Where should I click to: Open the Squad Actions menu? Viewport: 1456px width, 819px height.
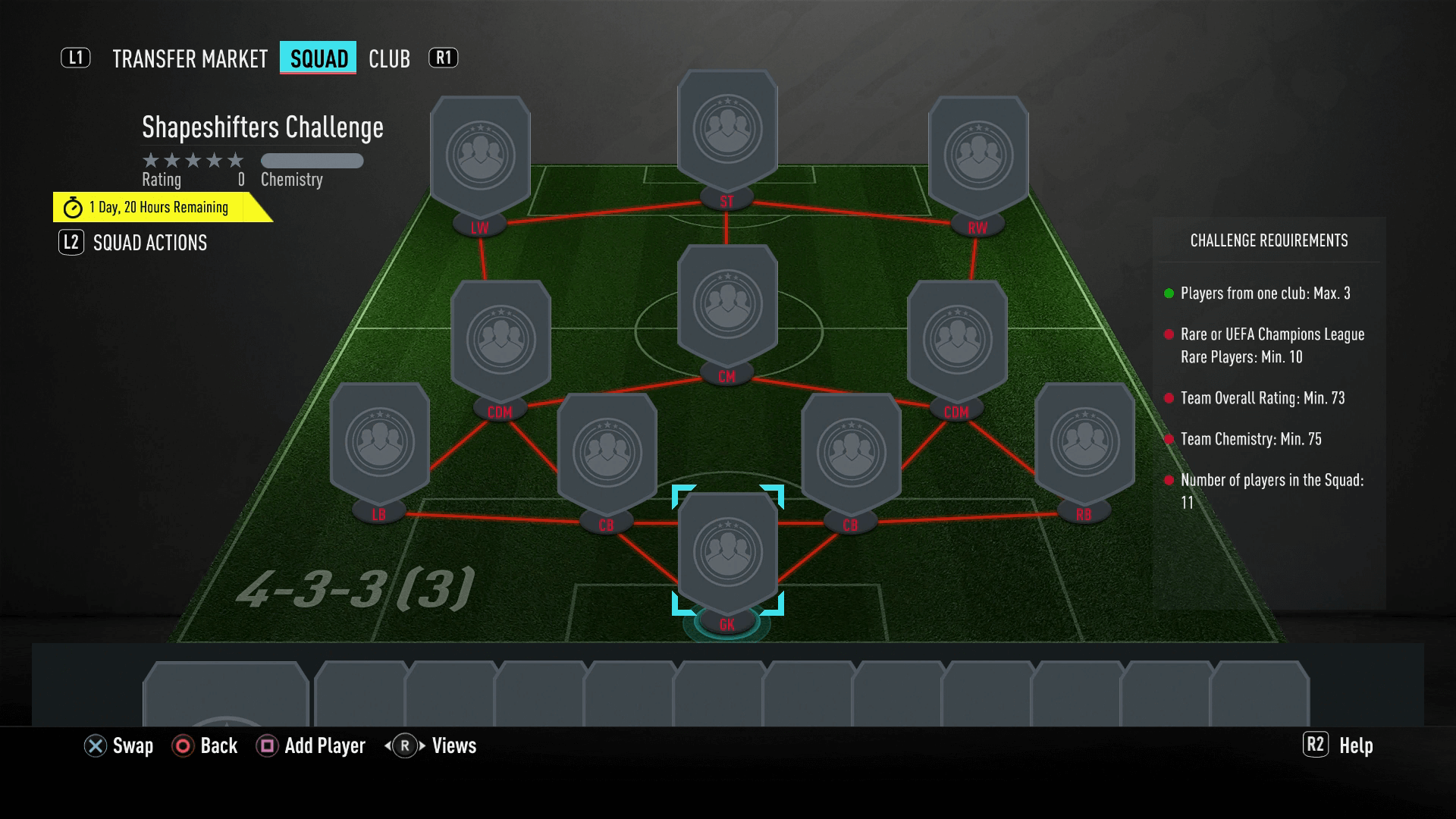tap(149, 243)
